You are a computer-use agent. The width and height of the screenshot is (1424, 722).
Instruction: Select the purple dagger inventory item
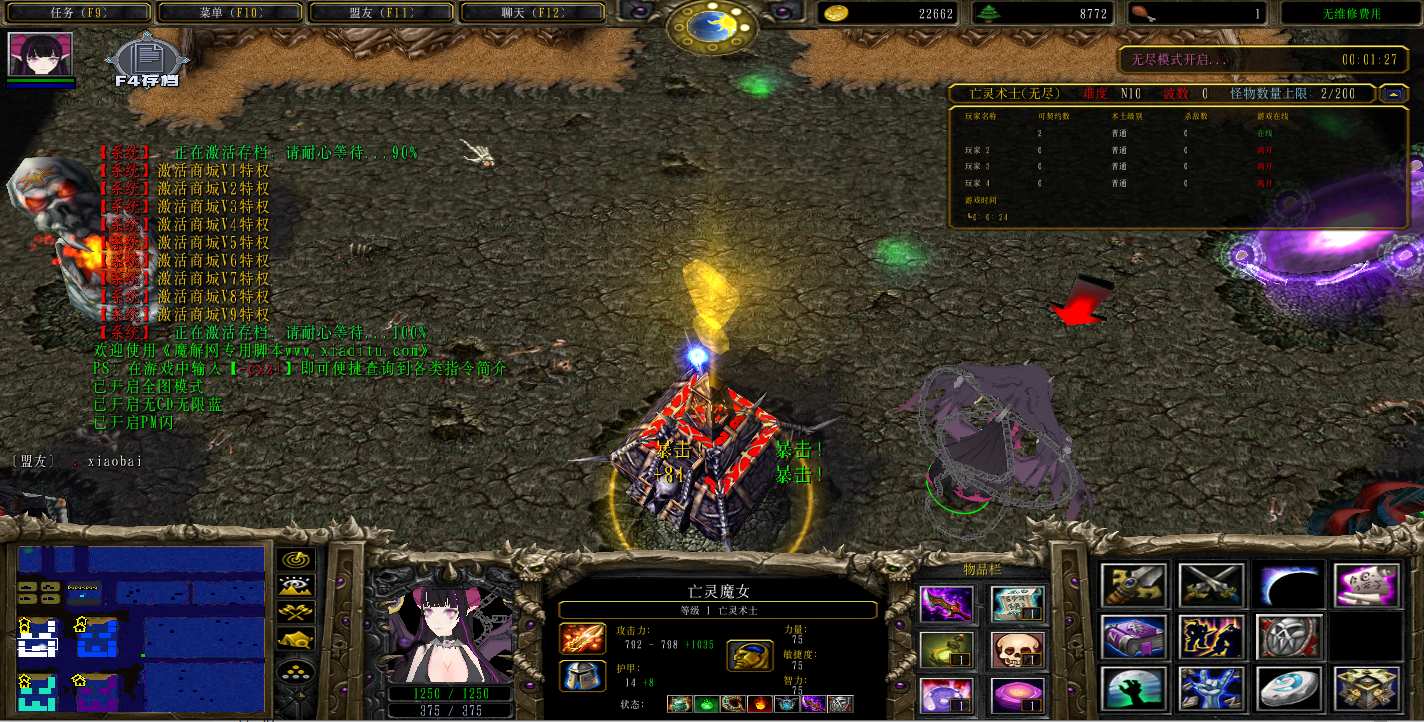945,604
